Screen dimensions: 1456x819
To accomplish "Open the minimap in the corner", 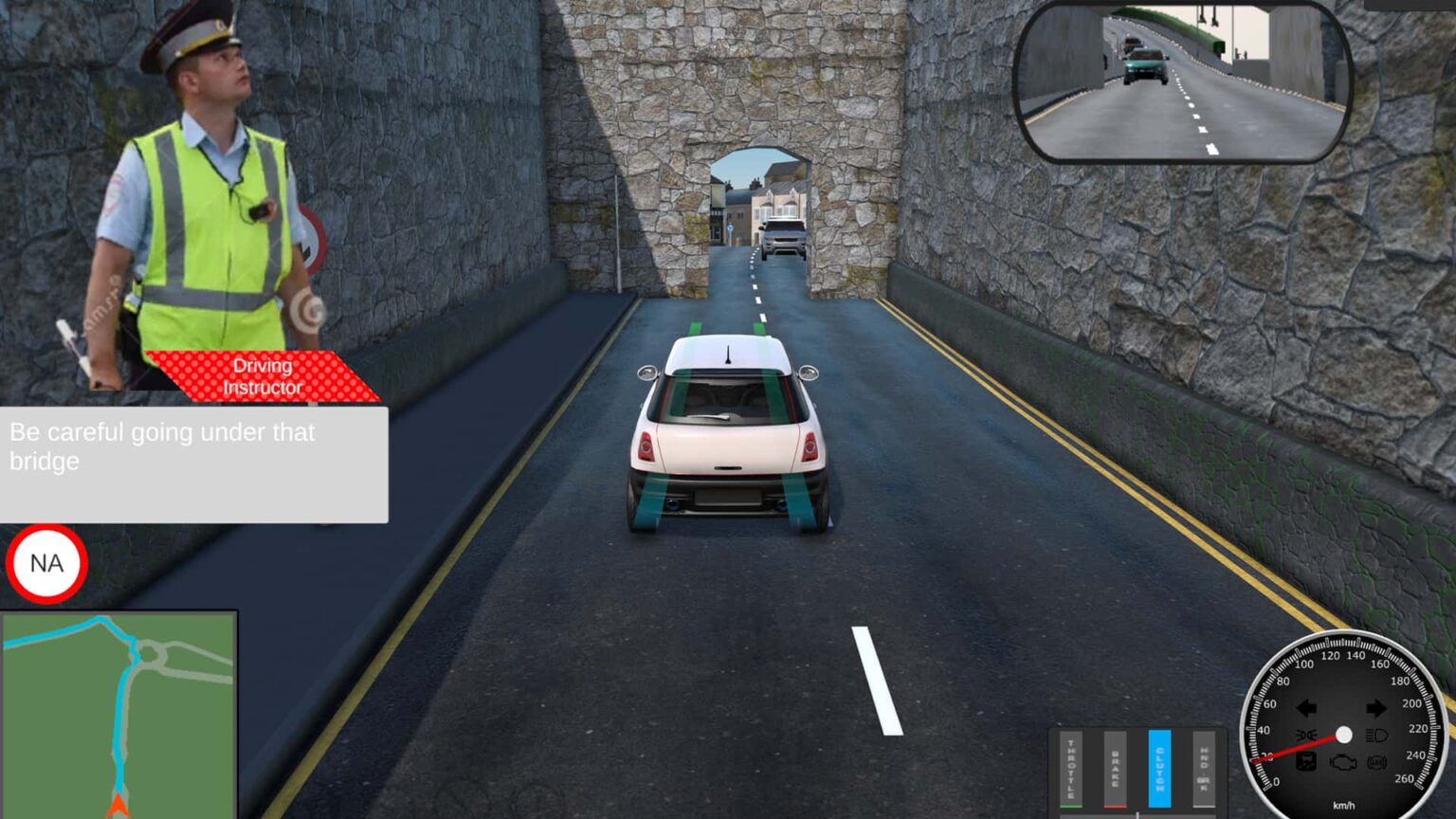I will [118, 711].
